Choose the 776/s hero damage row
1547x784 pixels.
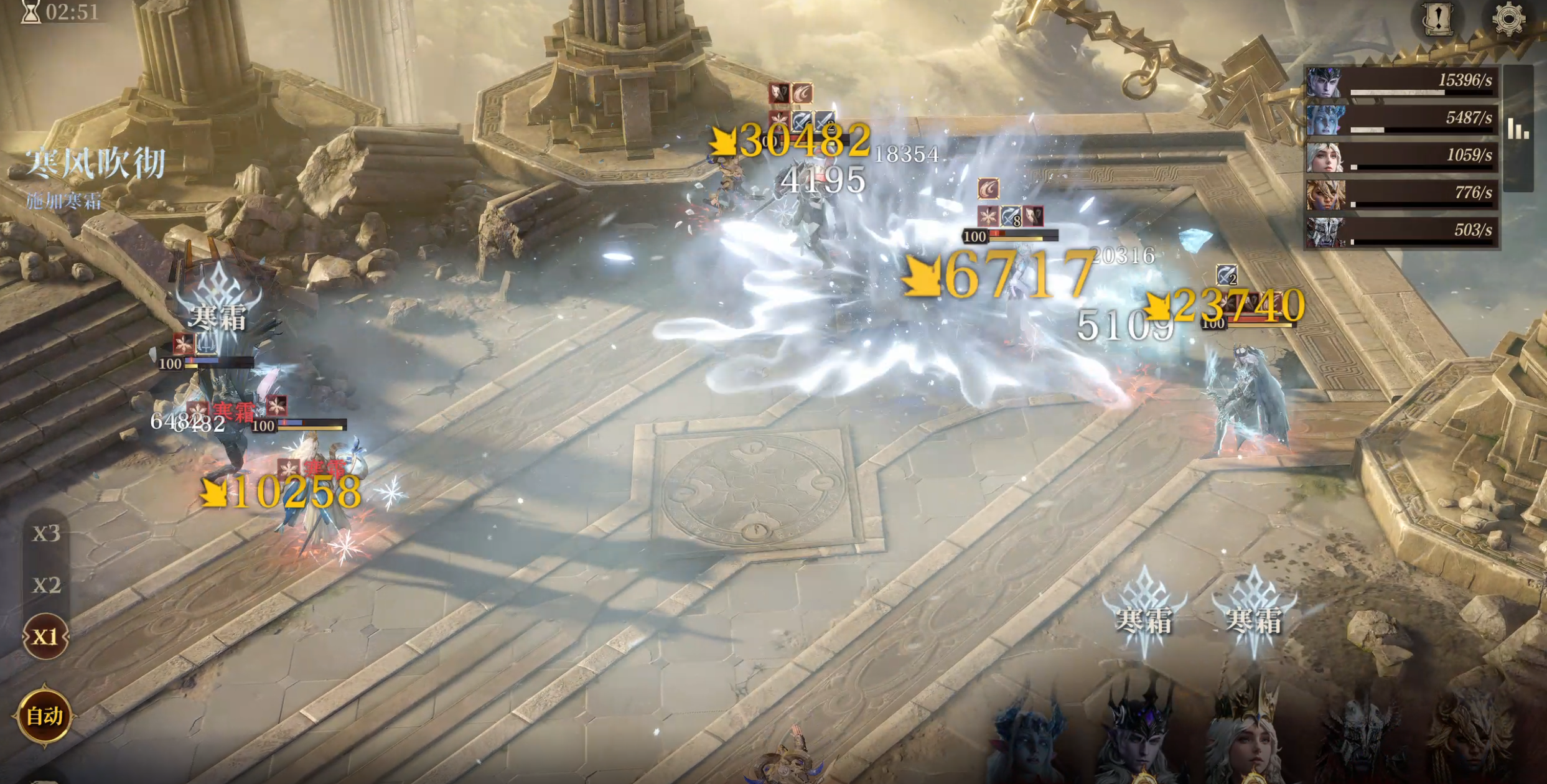click(x=1401, y=194)
